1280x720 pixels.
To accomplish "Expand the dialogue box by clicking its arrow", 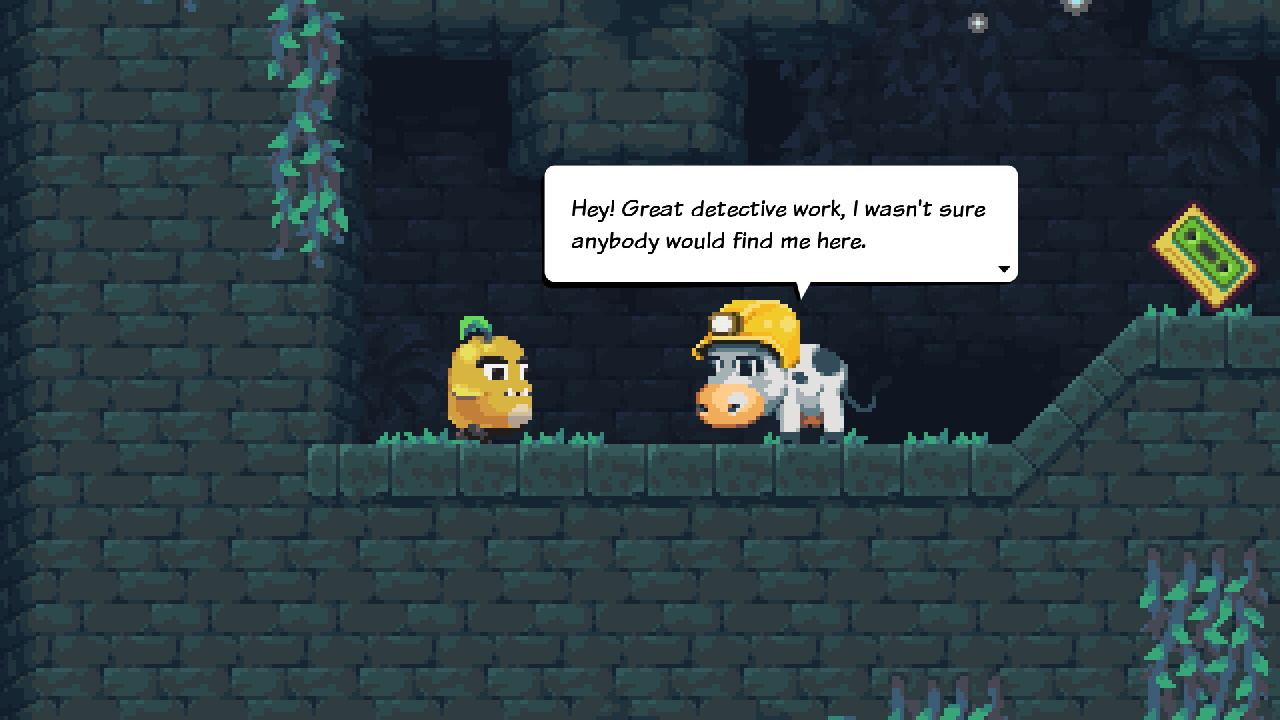I will (x=1004, y=269).
